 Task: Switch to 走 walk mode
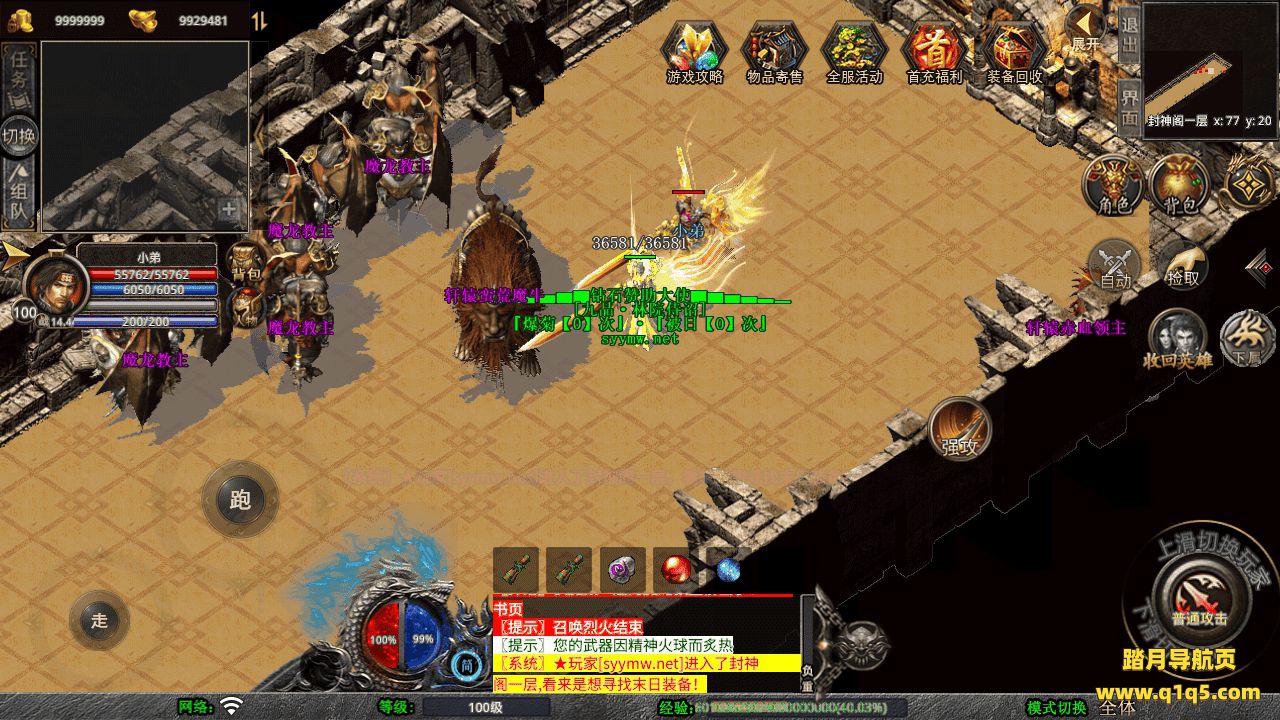click(99, 620)
